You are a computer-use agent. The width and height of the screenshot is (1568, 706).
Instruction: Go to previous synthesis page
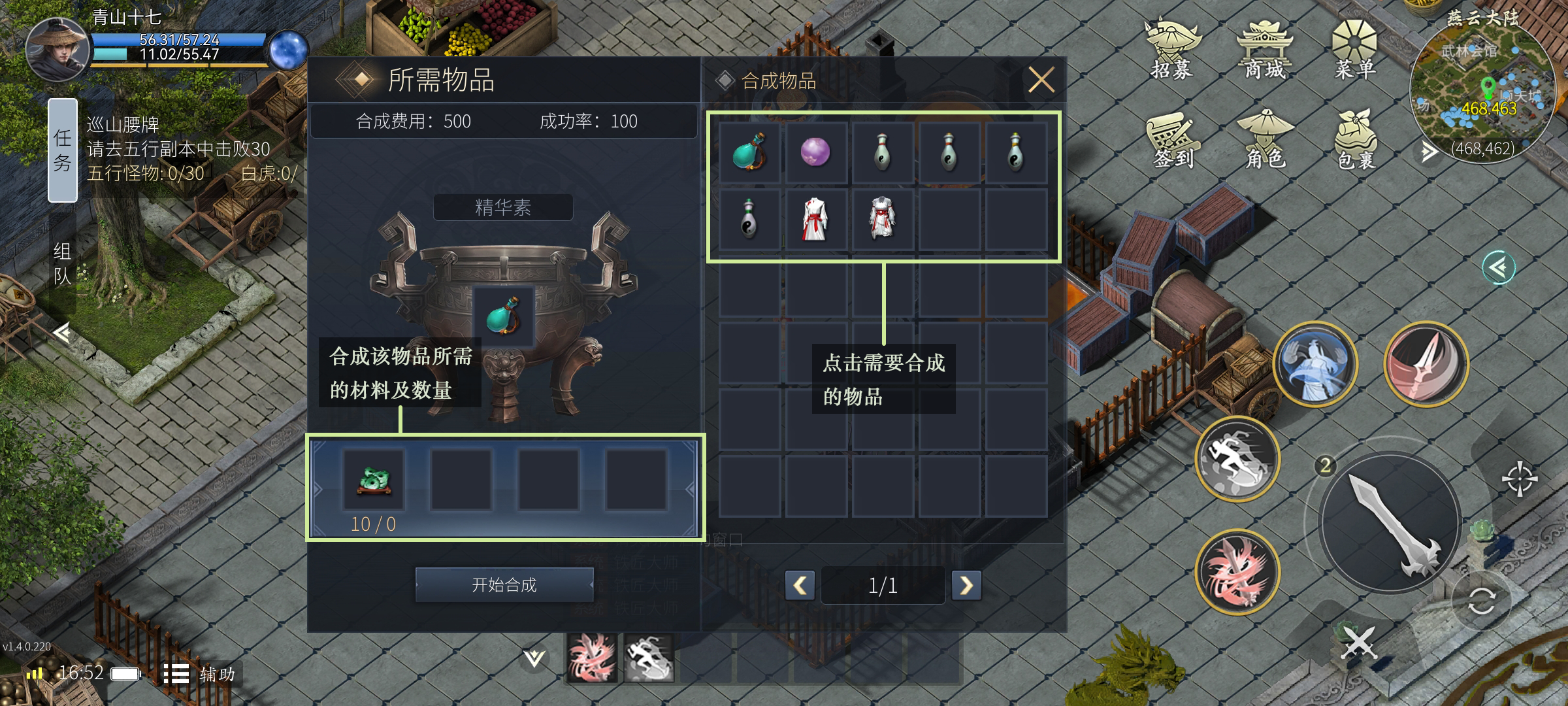[x=800, y=585]
